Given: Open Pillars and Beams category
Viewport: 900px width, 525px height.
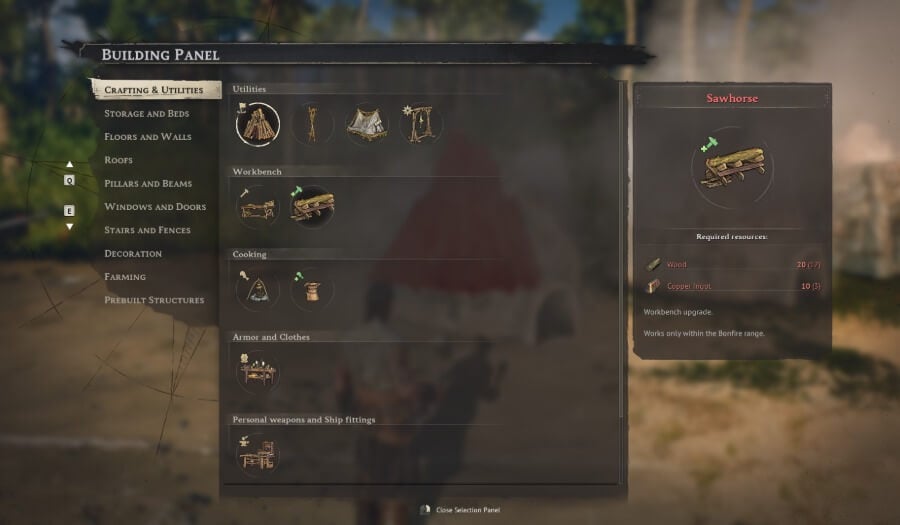Looking at the screenshot, I should pyautogui.click(x=148, y=184).
